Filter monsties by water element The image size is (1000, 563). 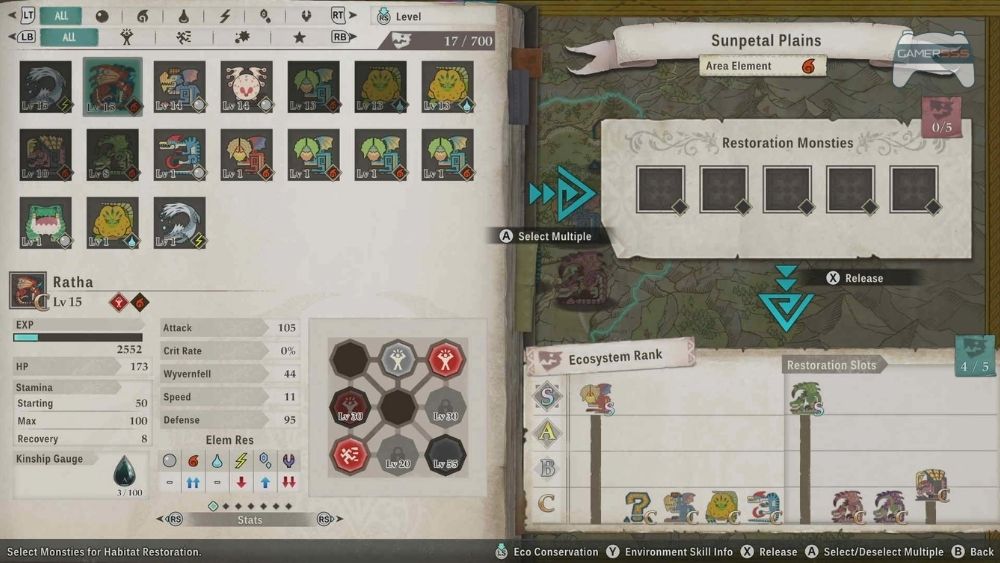point(183,16)
